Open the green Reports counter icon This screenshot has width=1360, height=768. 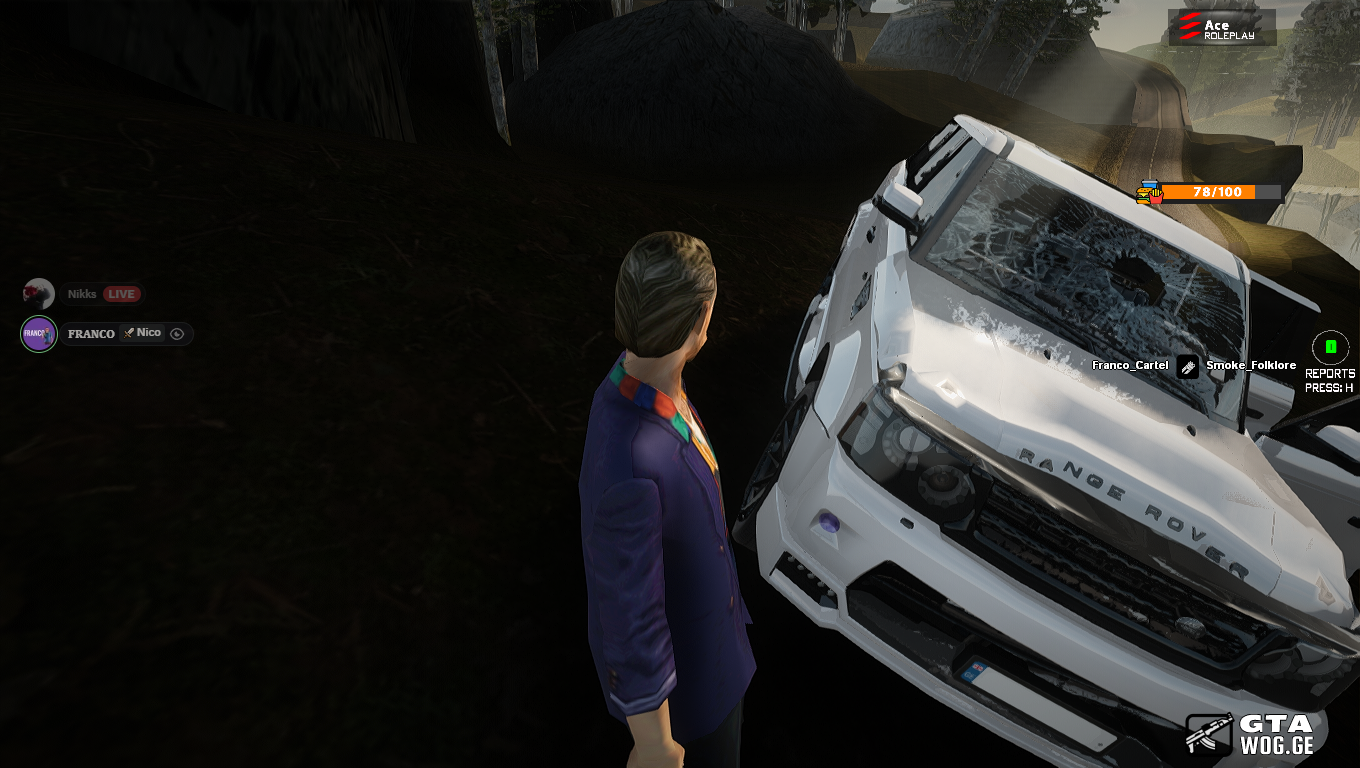(1330, 347)
